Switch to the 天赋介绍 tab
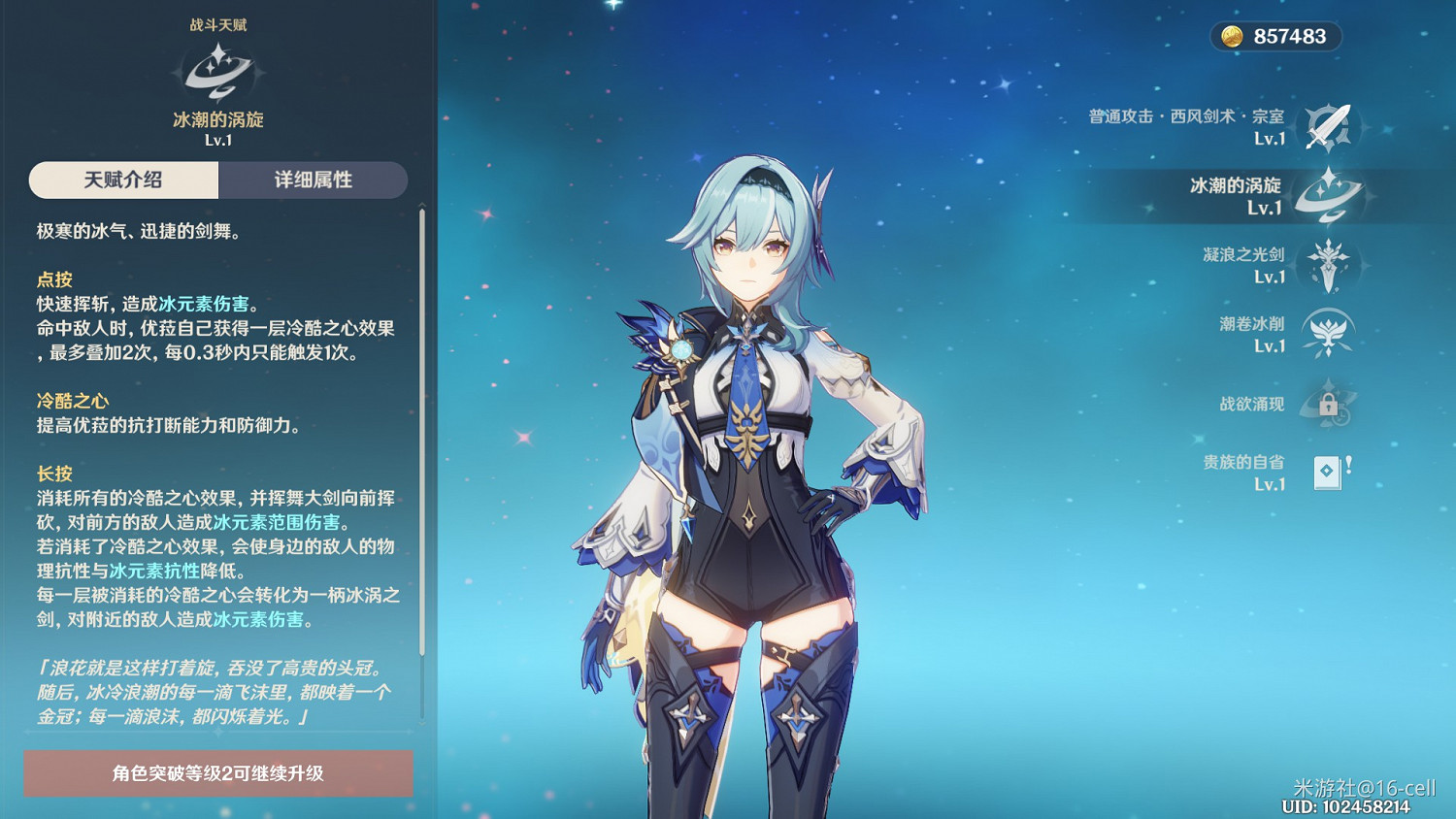Viewport: 1456px width, 819px height. (121, 180)
